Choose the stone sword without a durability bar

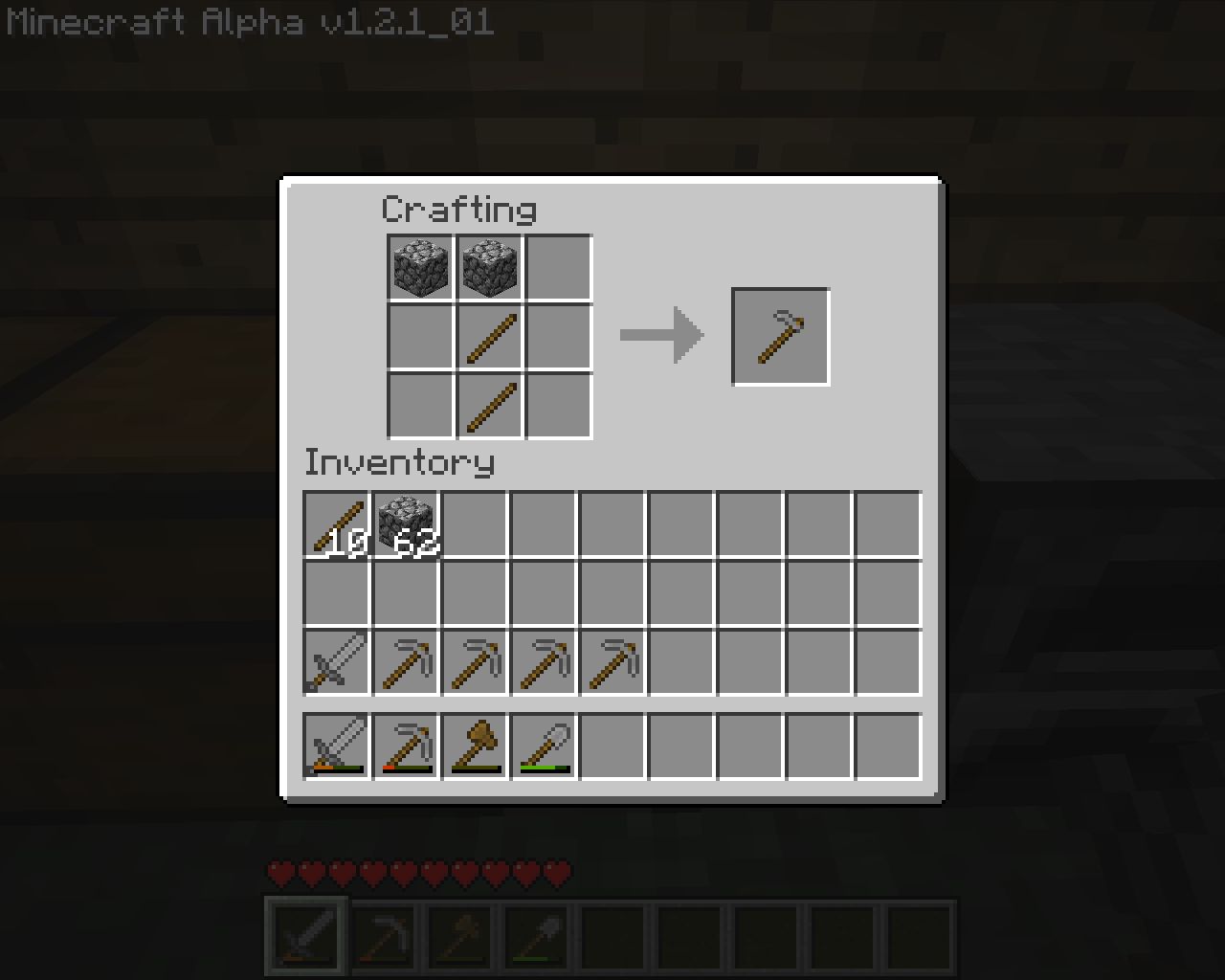336,661
